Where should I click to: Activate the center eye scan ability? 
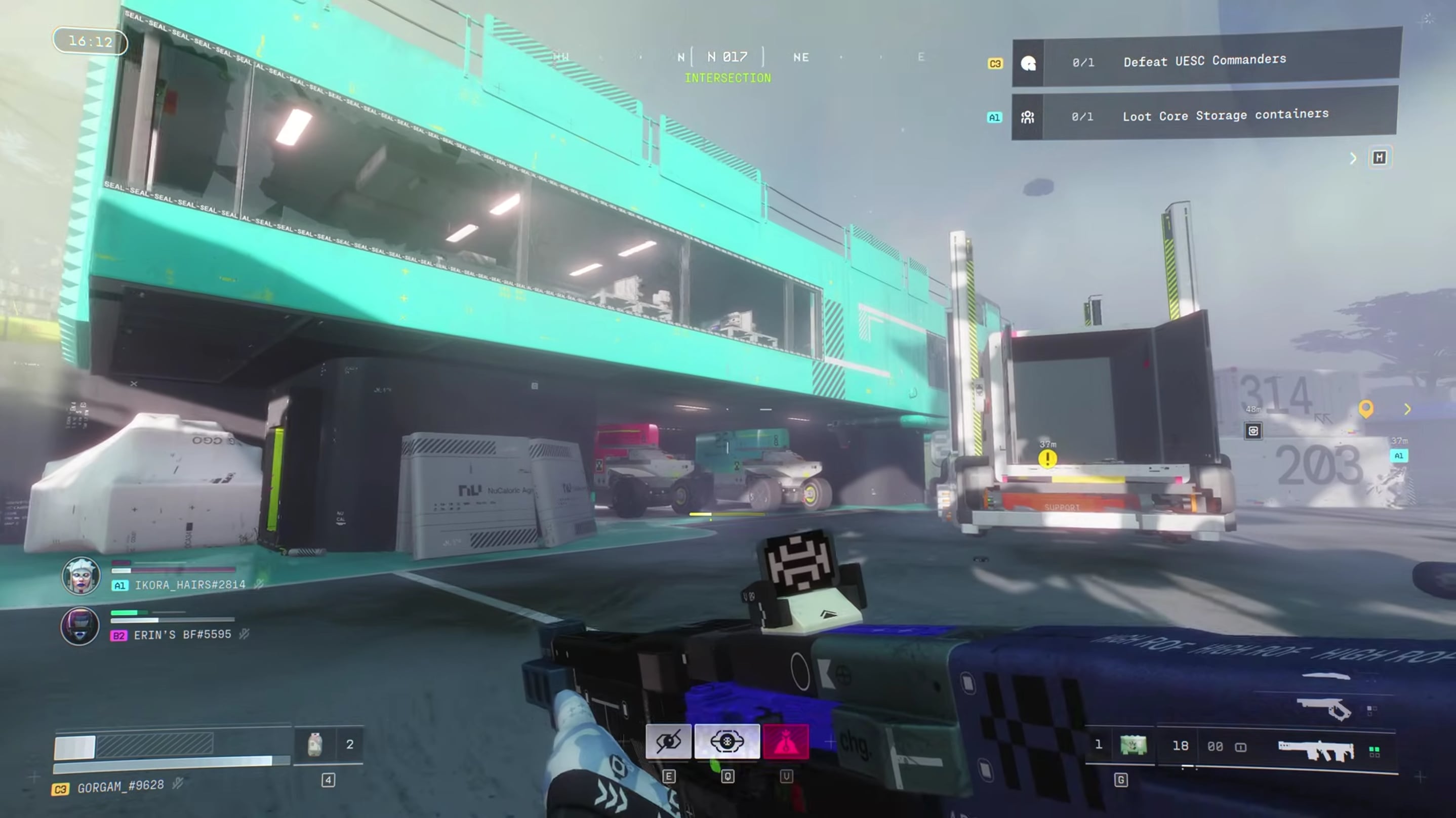(x=727, y=741)
